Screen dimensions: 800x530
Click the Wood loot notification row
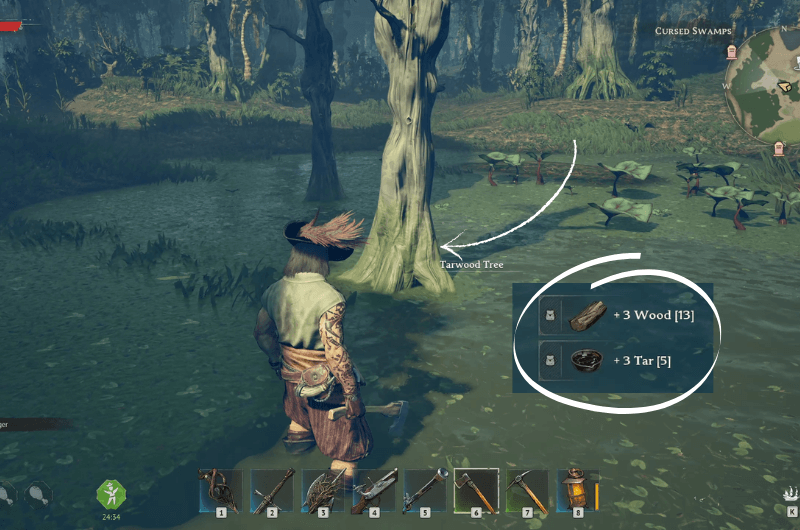614,315
